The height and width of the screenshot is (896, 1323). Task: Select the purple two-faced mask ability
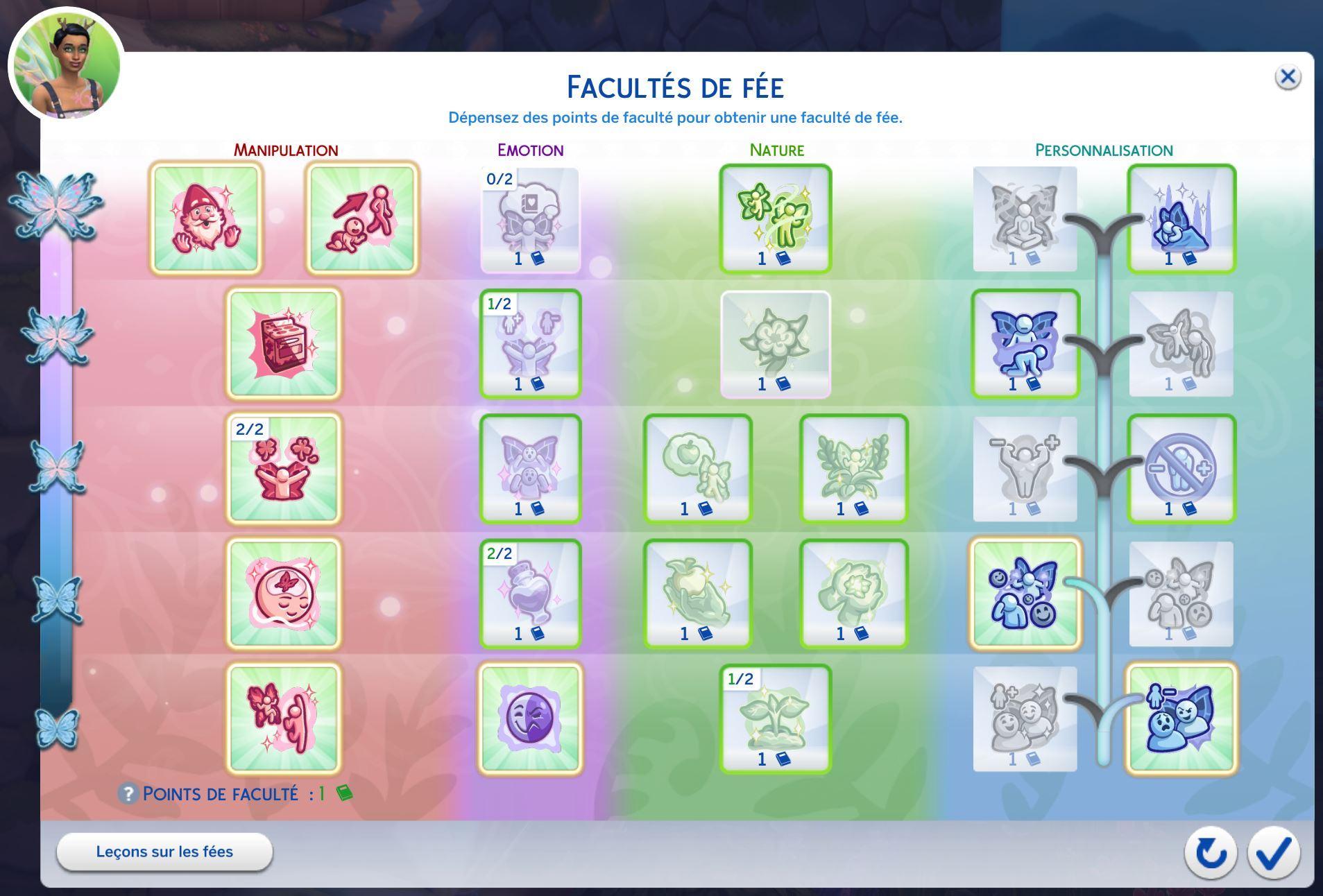(531, 718)
